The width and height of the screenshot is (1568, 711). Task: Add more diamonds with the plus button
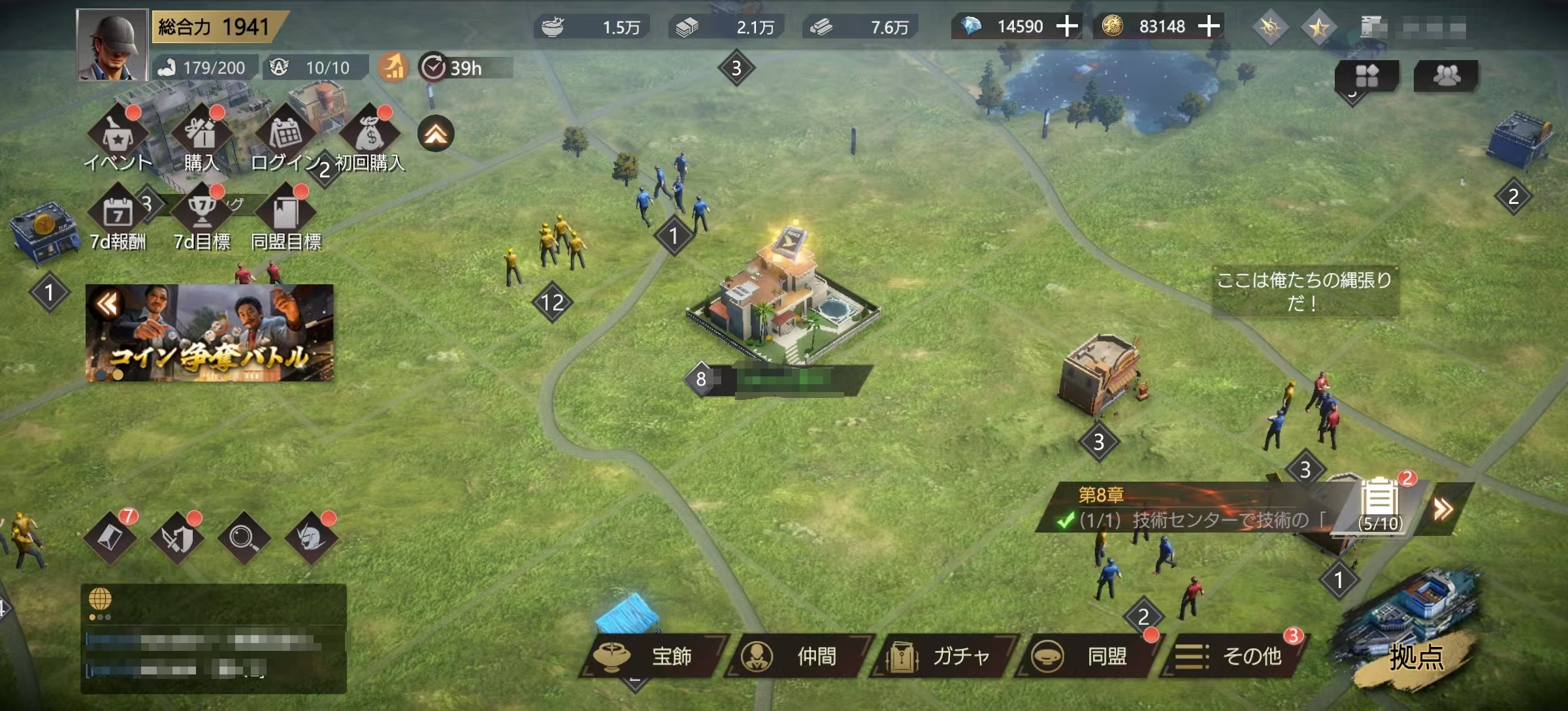click(x=1067, y=27)
